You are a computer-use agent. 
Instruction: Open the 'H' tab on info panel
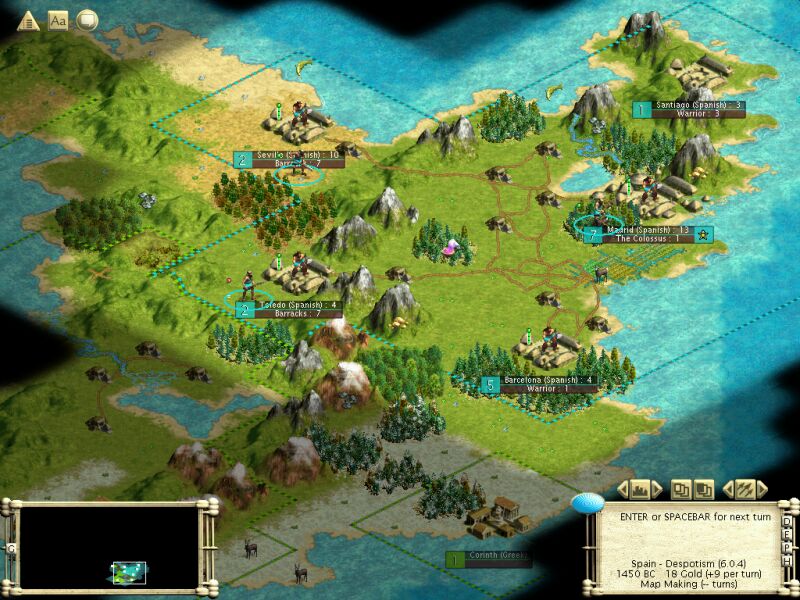(788, 561)
